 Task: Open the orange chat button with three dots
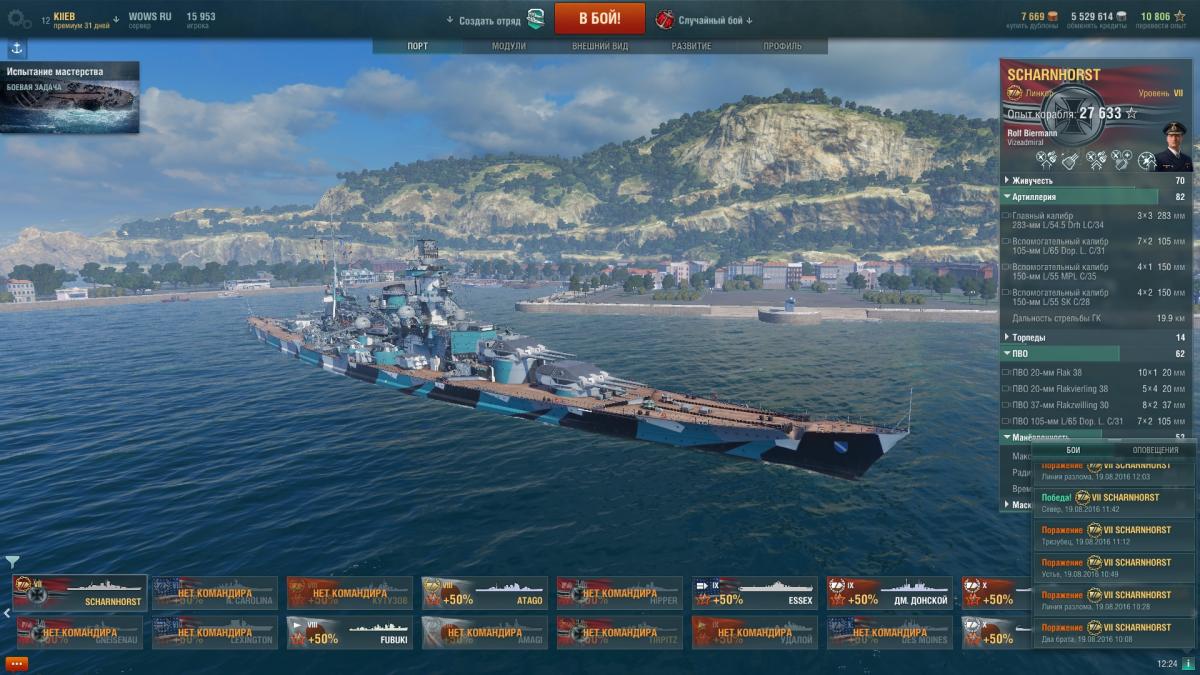point(16,663)
